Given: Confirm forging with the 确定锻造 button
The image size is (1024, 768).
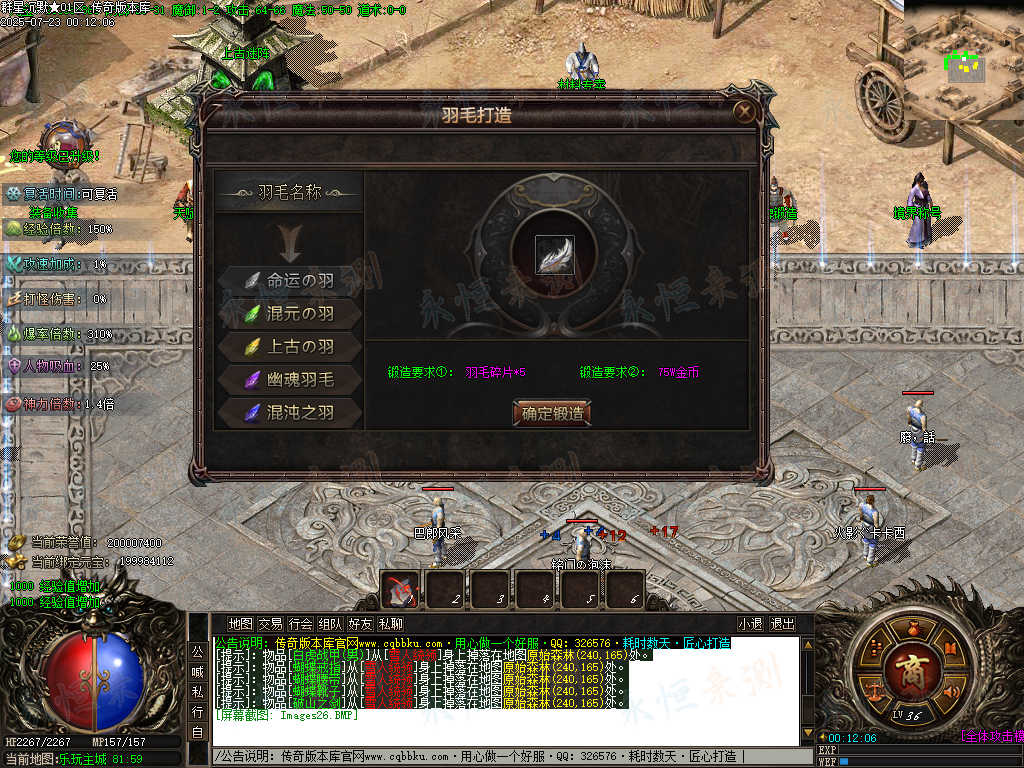Looking at the screenshot, I should click(551, 413).
